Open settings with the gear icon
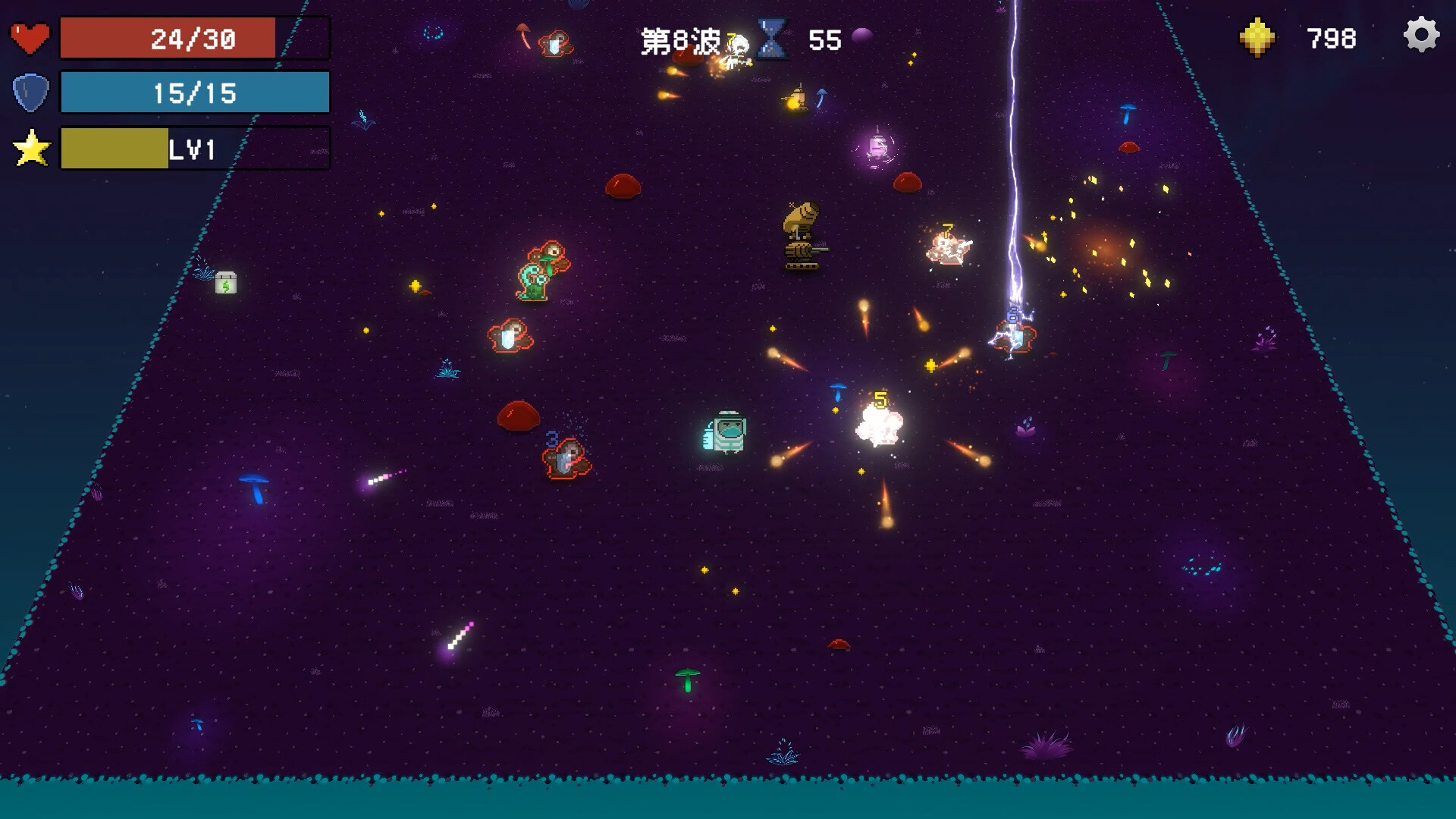1456x819 pixels. (1421, 35)
